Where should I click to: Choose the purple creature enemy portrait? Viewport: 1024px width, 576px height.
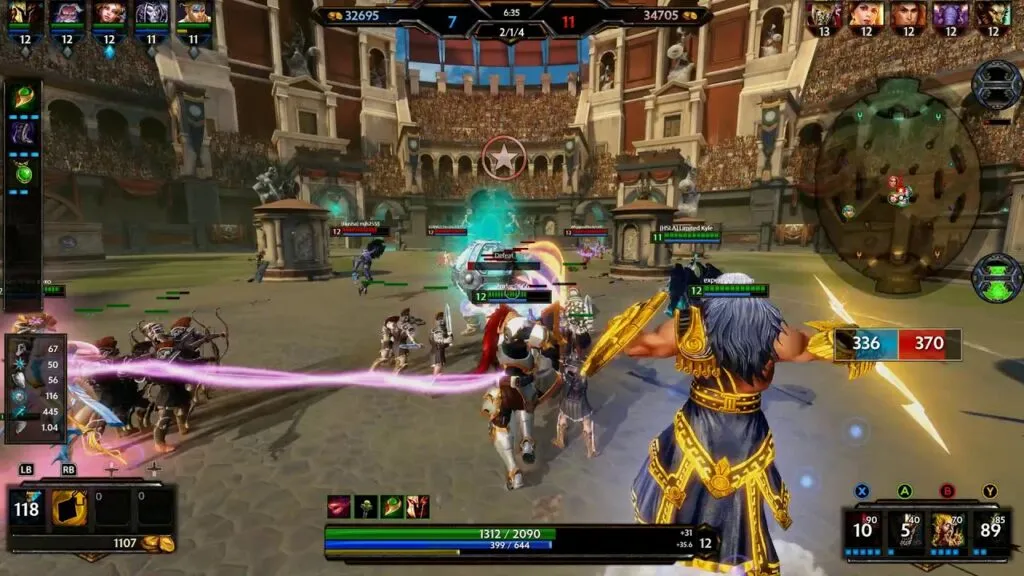click(951, 14)
